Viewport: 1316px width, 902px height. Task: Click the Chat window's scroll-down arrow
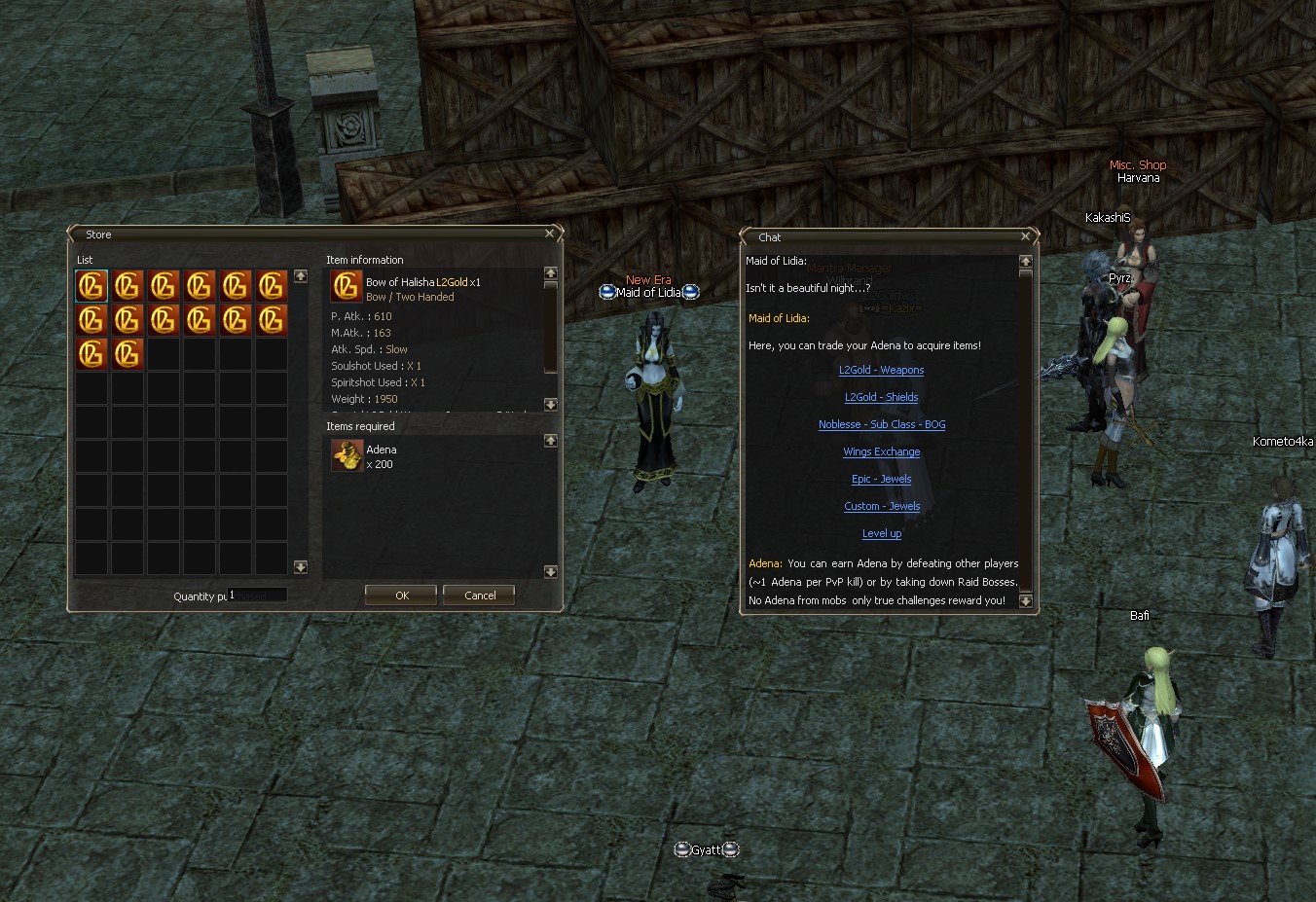coord(1025,600)
